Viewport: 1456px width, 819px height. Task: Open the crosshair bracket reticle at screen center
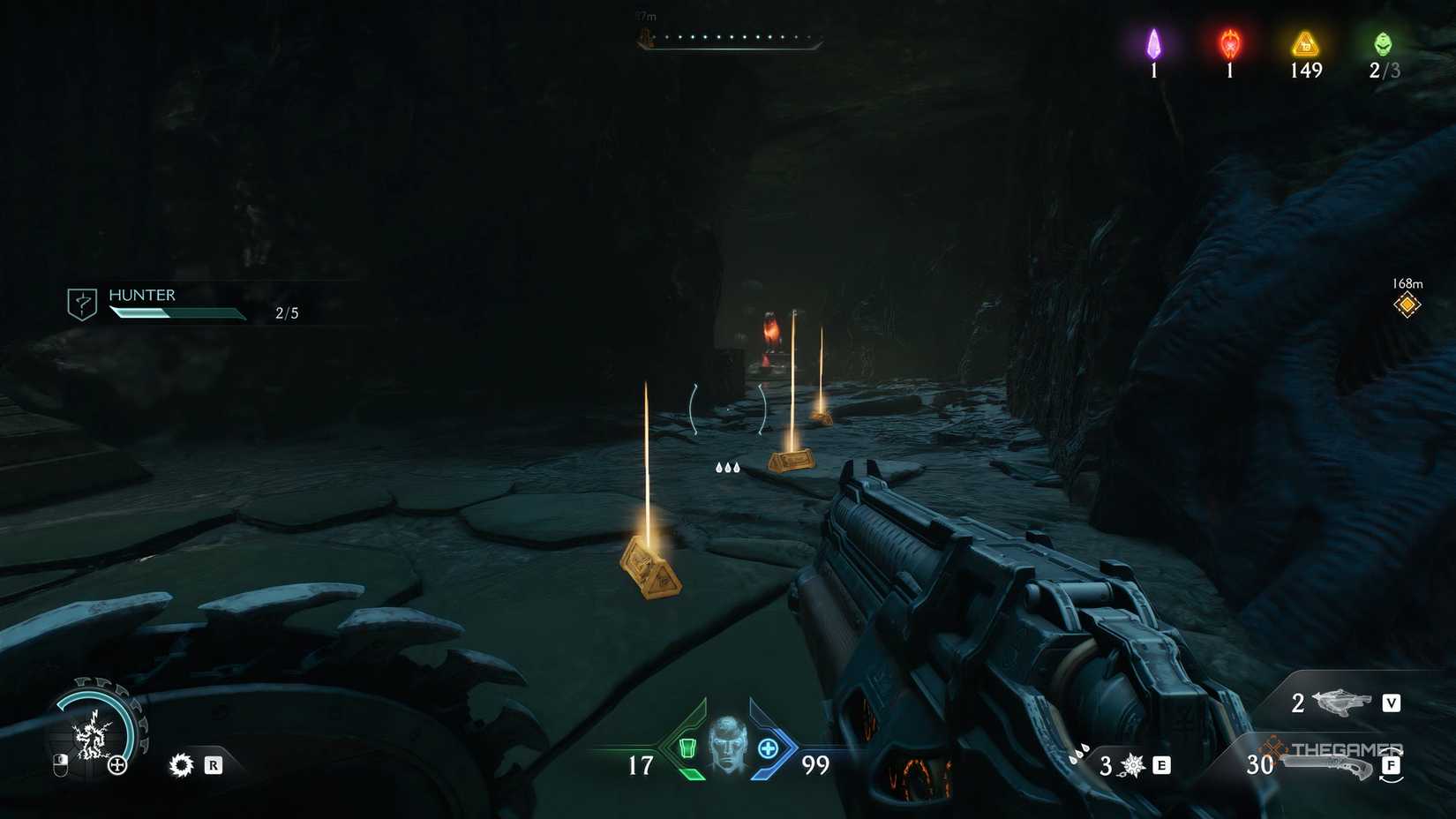coord(728,410)
